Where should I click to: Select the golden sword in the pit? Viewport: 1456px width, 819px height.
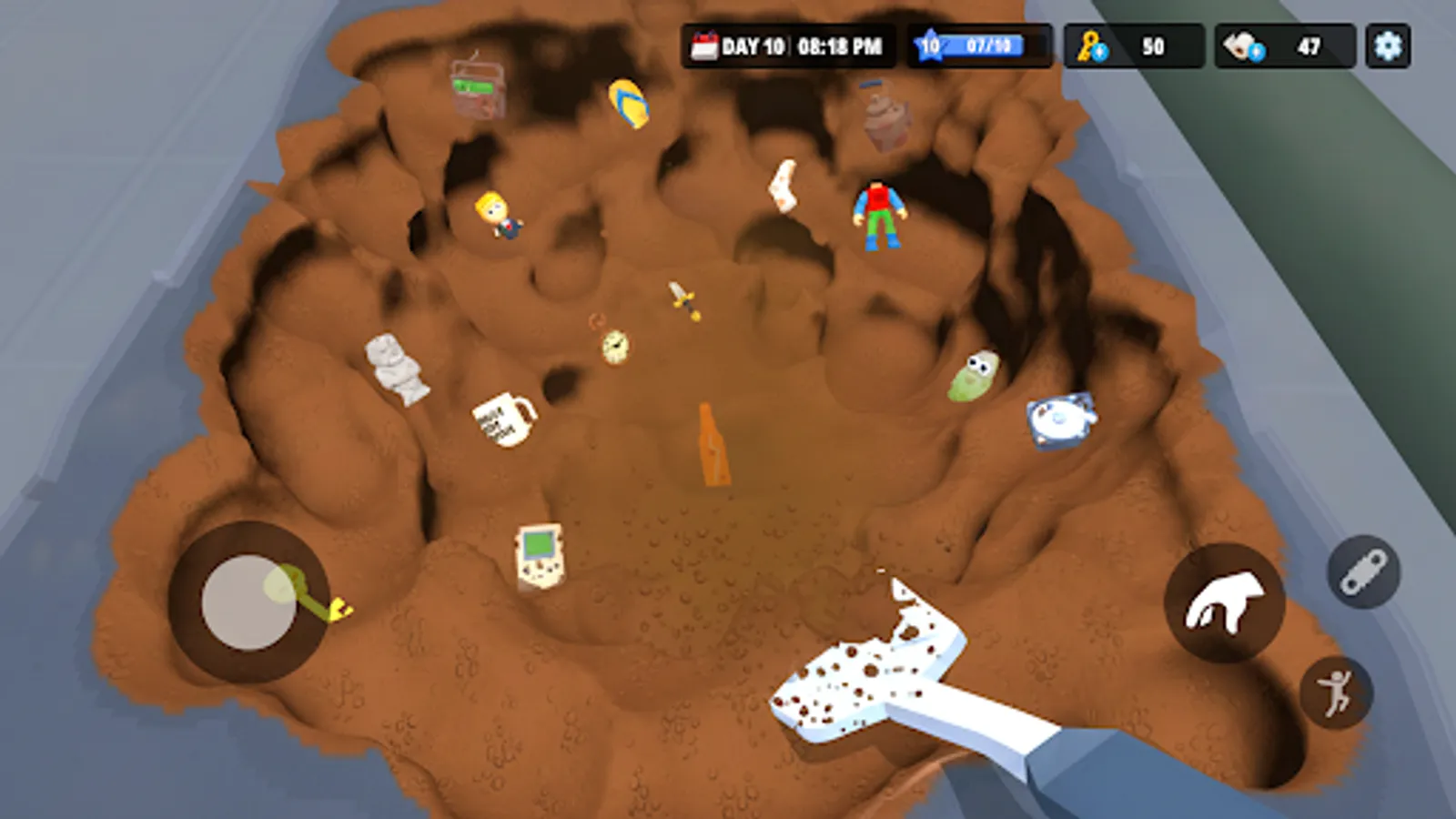tap(681, 301)
